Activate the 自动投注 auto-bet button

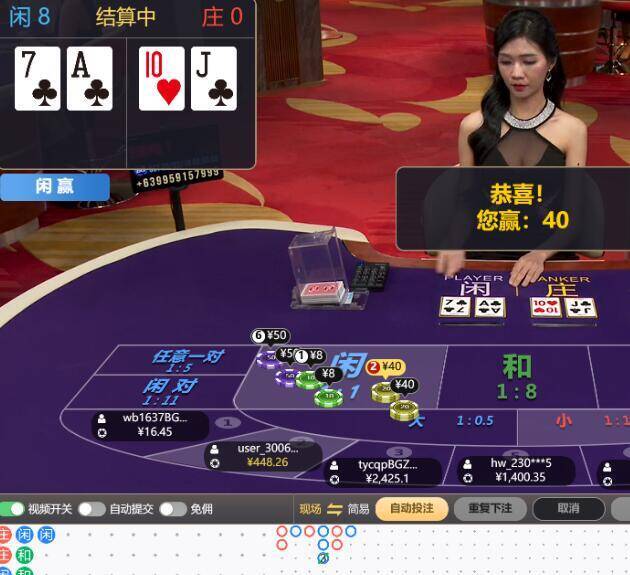click(412, 509)
